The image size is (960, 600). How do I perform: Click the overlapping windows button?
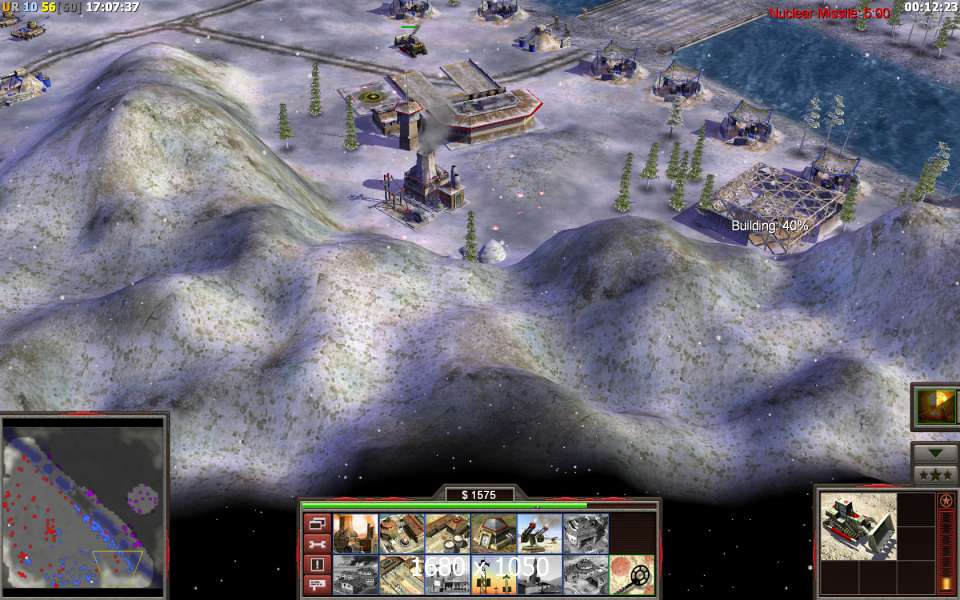(317, 523)
